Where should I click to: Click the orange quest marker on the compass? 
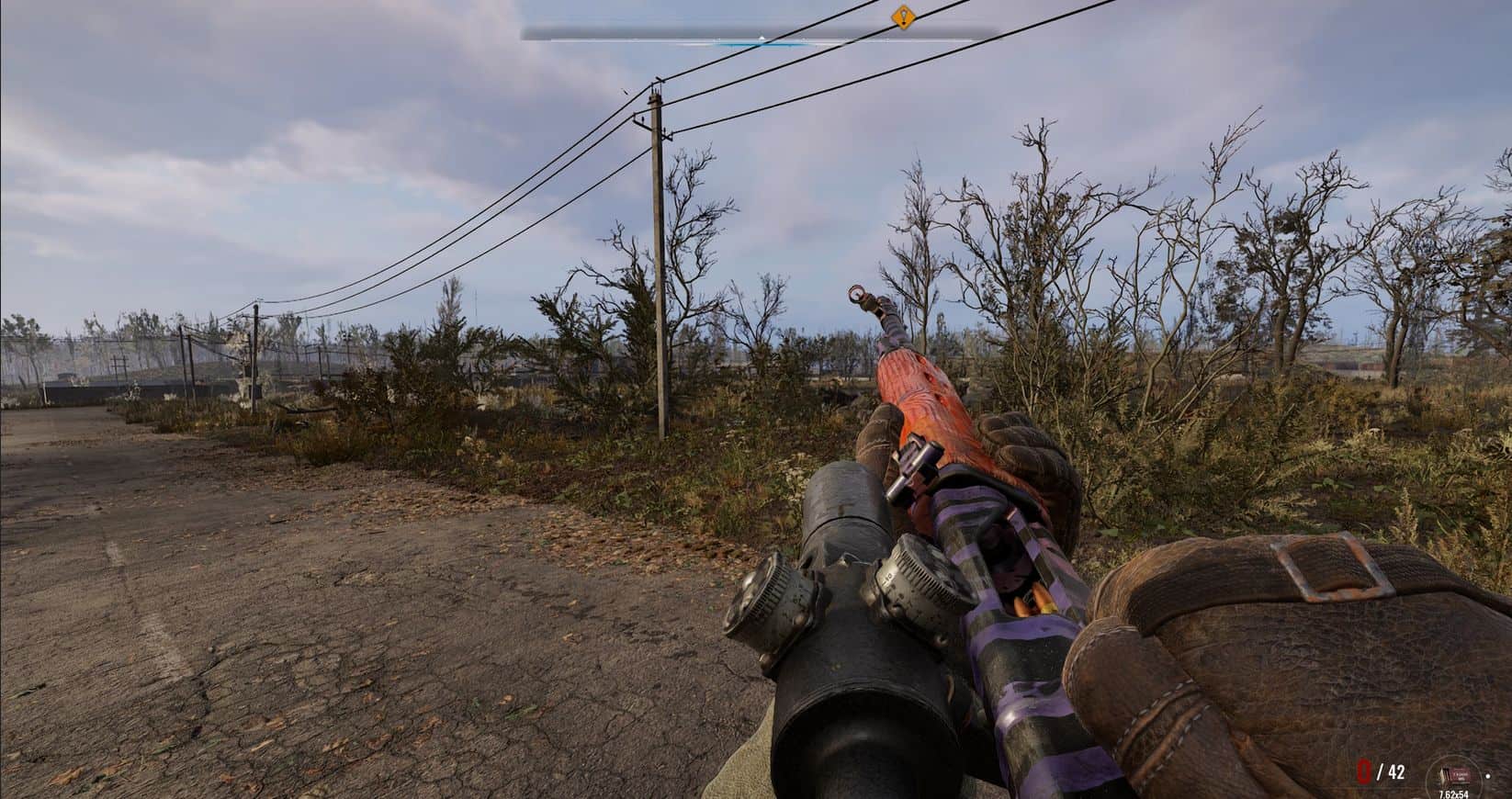click(903, 16)
